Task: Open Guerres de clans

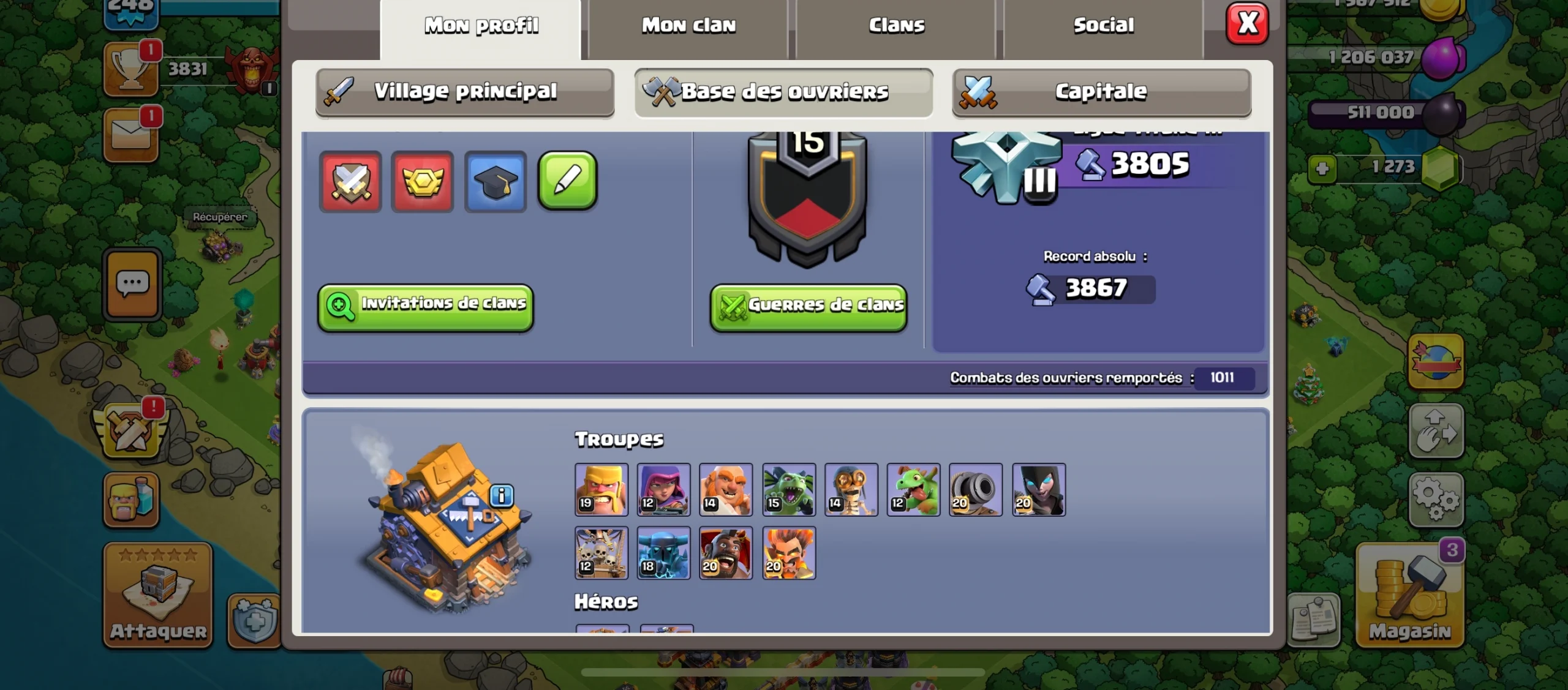Action: coord(809,306)
